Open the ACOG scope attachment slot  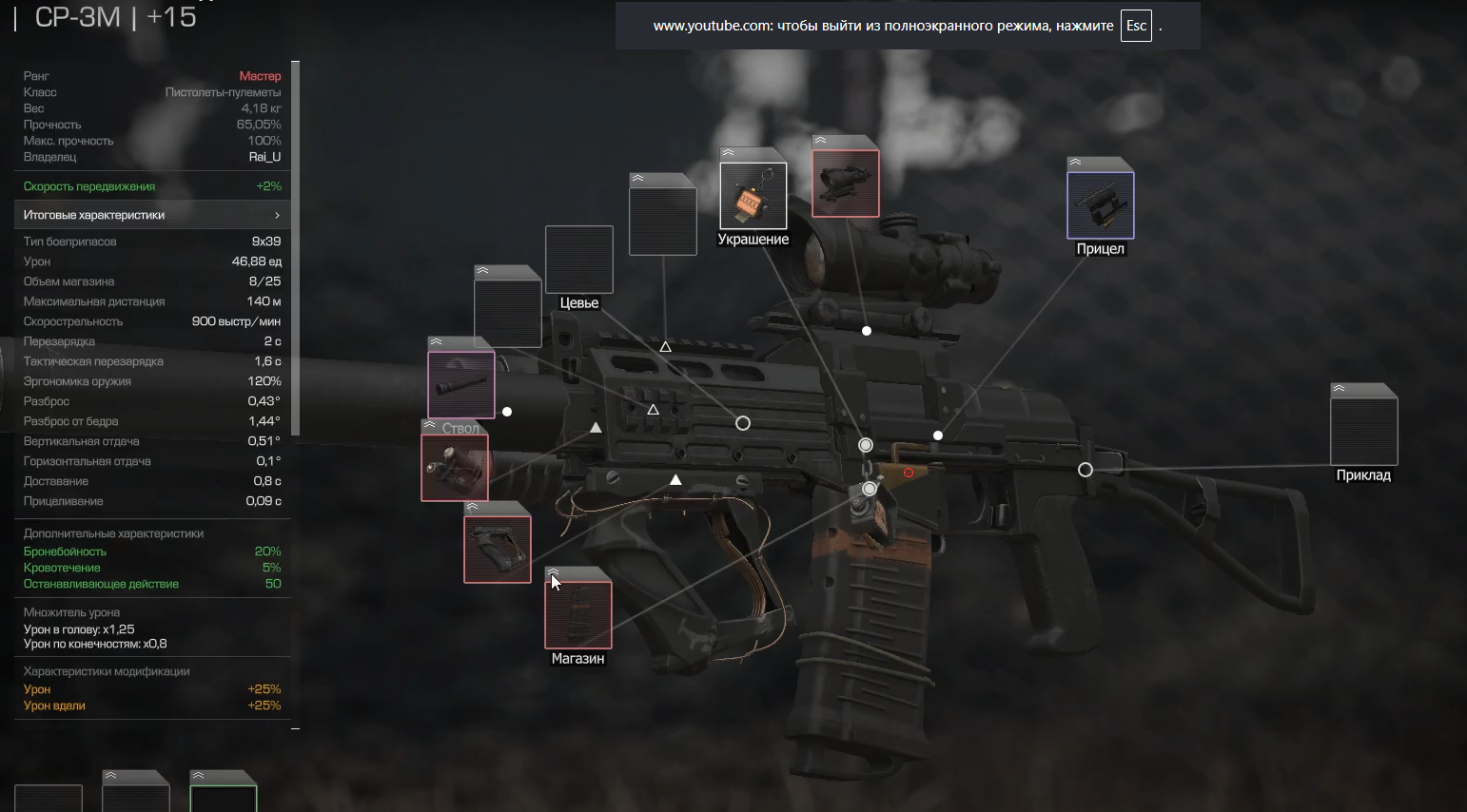tap(846, 183)
